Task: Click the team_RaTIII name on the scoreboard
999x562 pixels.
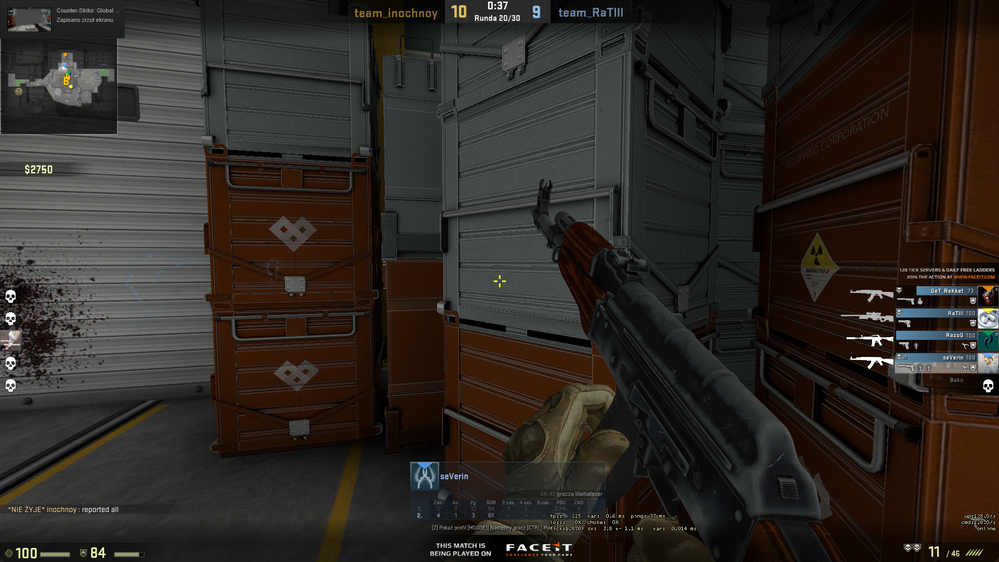Action: pyautogui.click(x=591, y=13)
